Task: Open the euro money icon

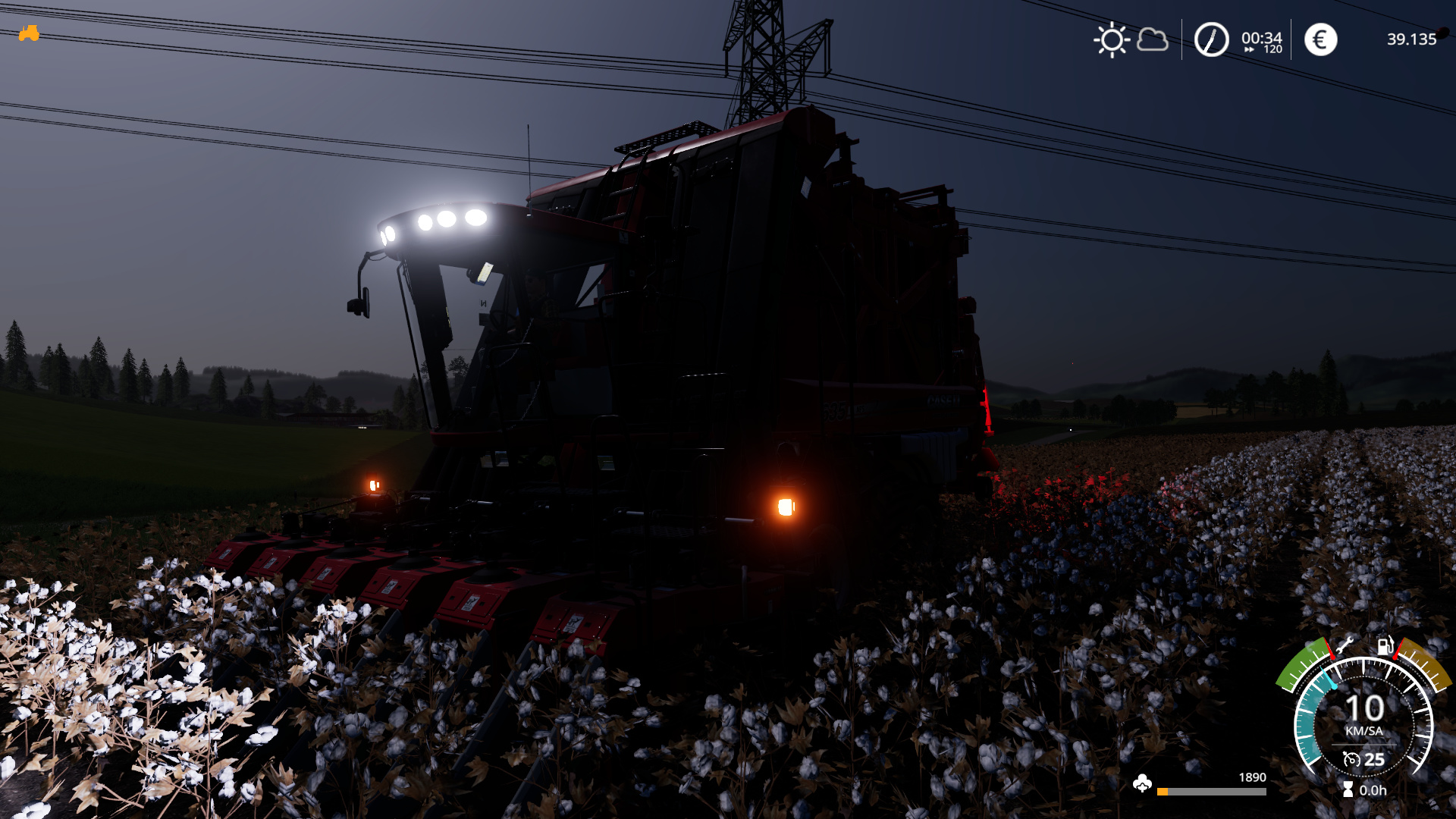Action: point(1320,39)
